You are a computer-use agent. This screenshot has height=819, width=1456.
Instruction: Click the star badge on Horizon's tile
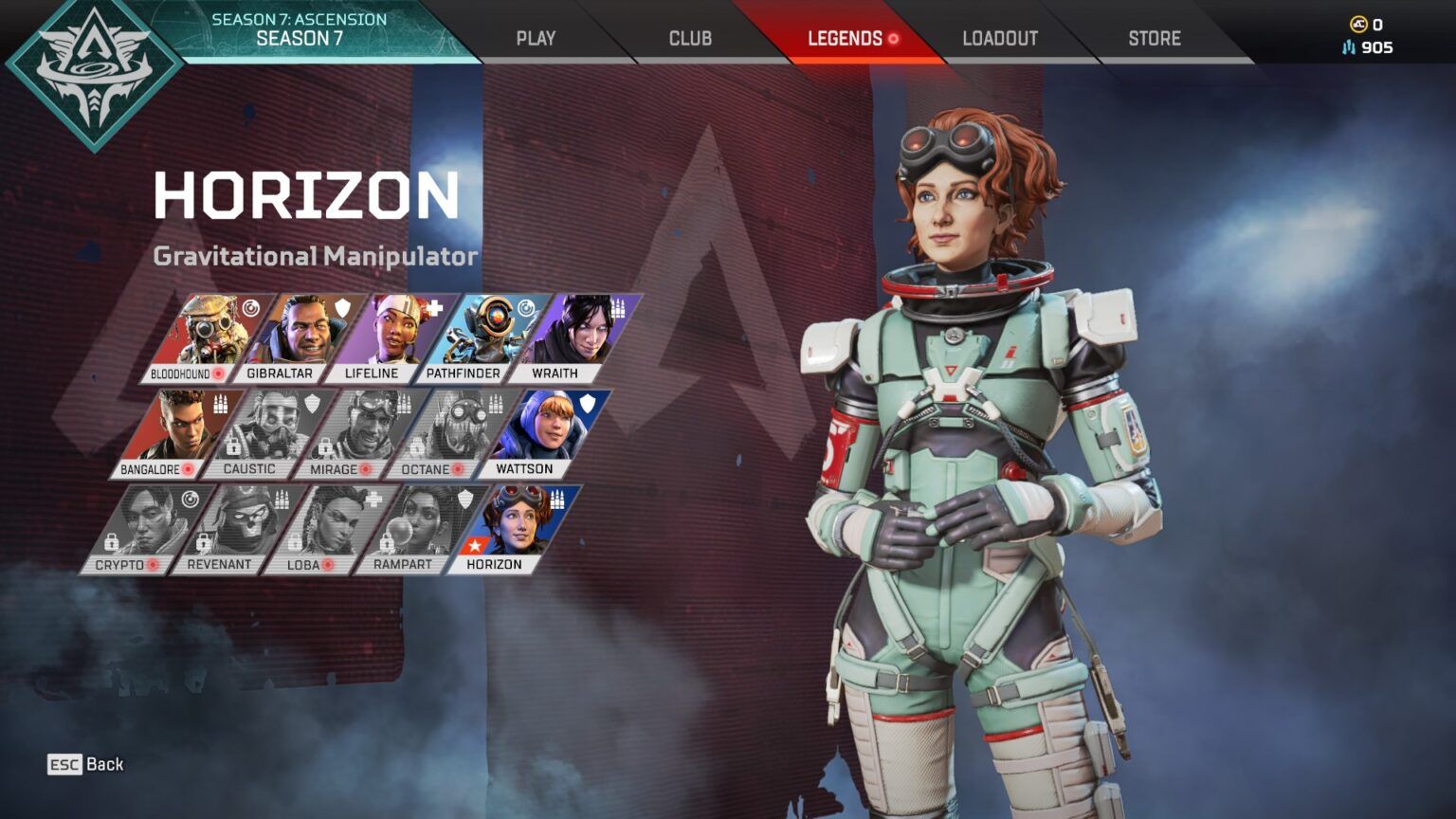click(x=473, y=545)
